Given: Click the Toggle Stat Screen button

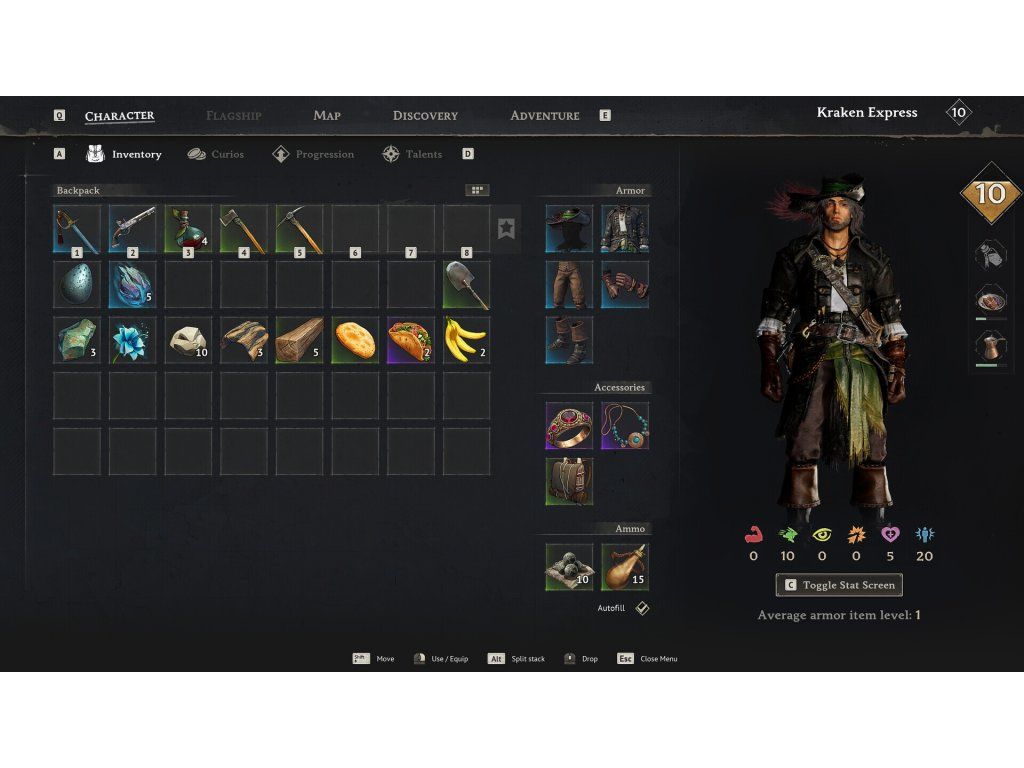Looking at the screenshot, I should tap(839, 585).
